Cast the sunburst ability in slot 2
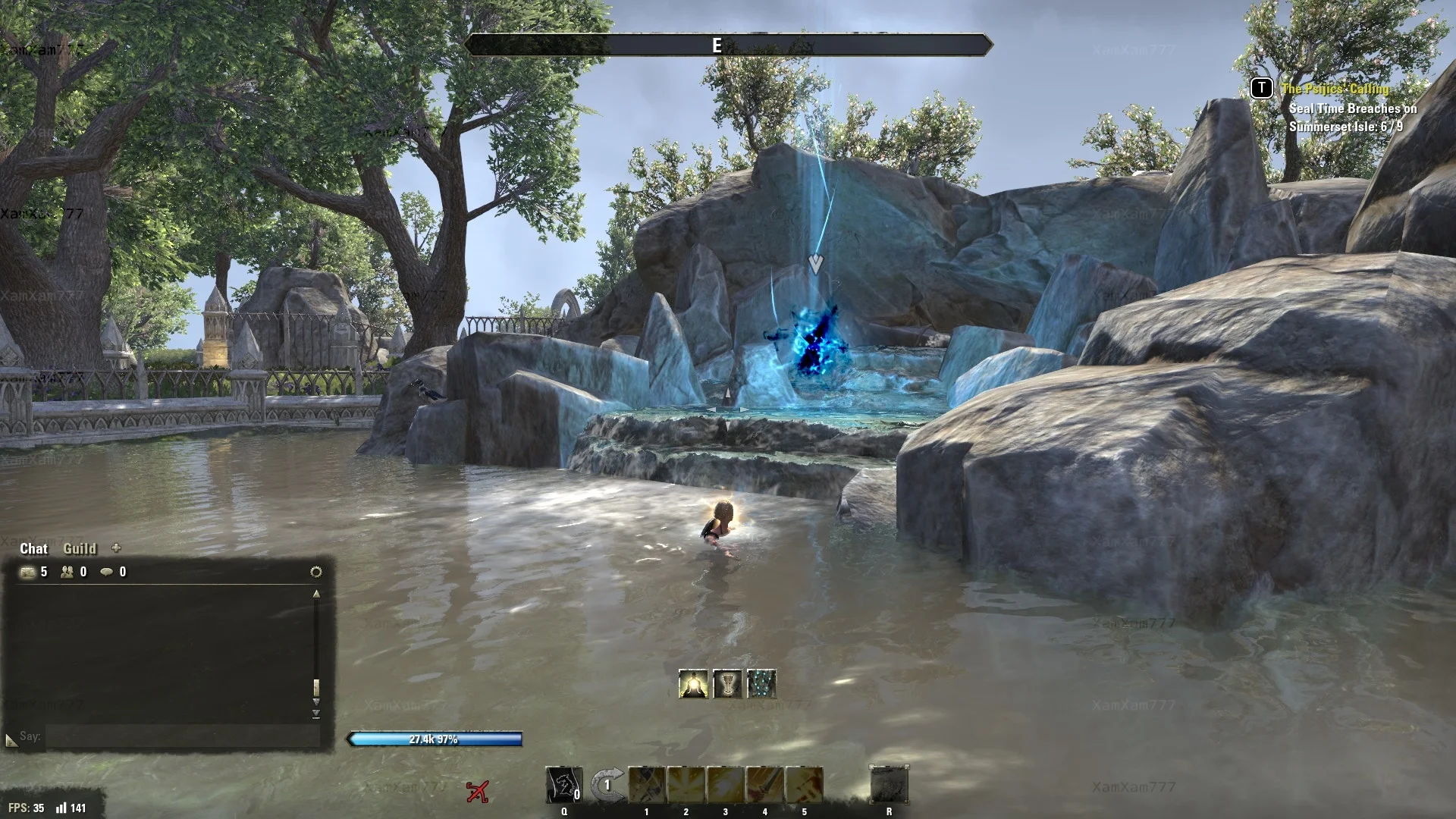1456x819 pixels. [x=686, y=785]
